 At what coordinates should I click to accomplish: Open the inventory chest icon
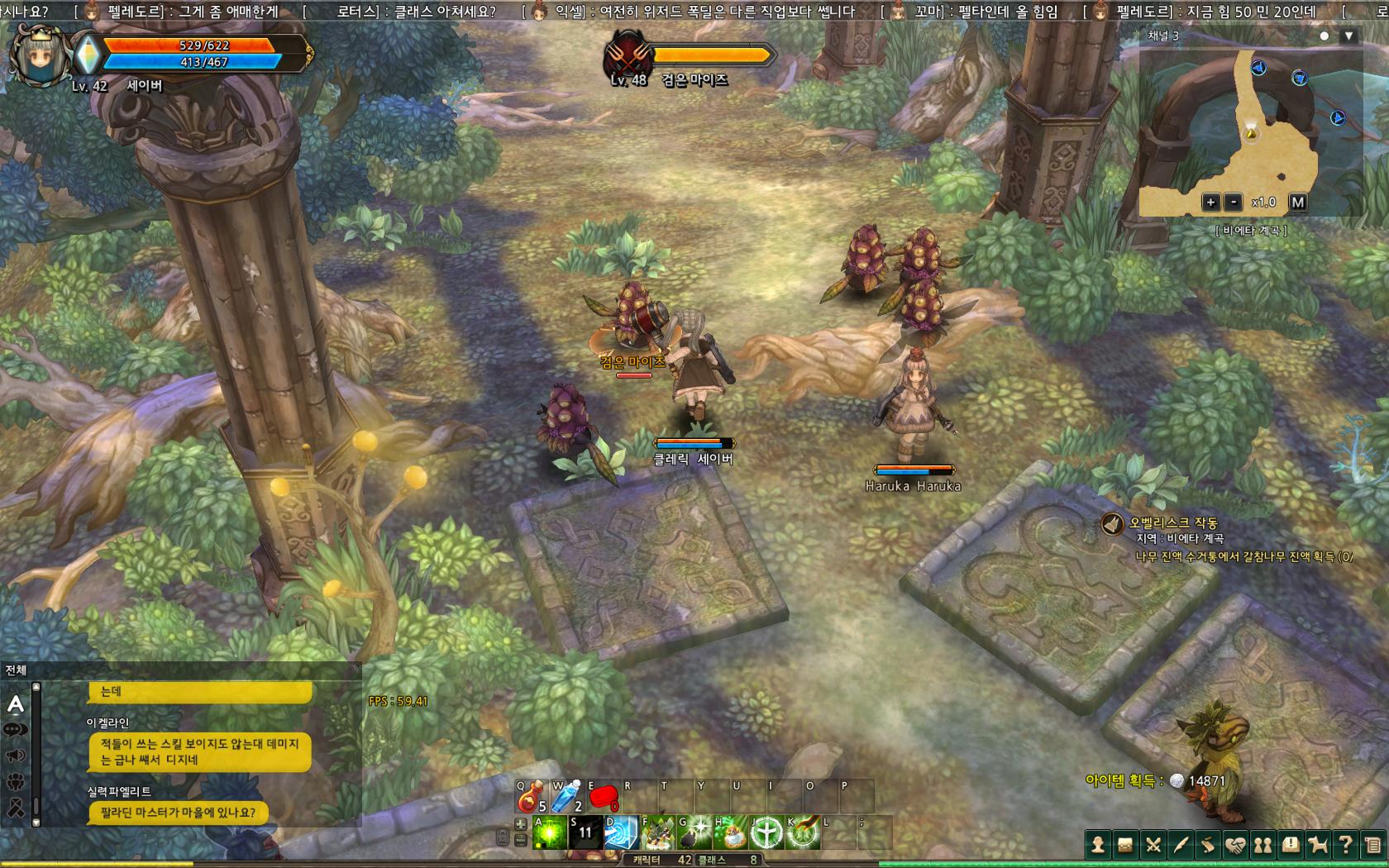[x=1125, y=845]
